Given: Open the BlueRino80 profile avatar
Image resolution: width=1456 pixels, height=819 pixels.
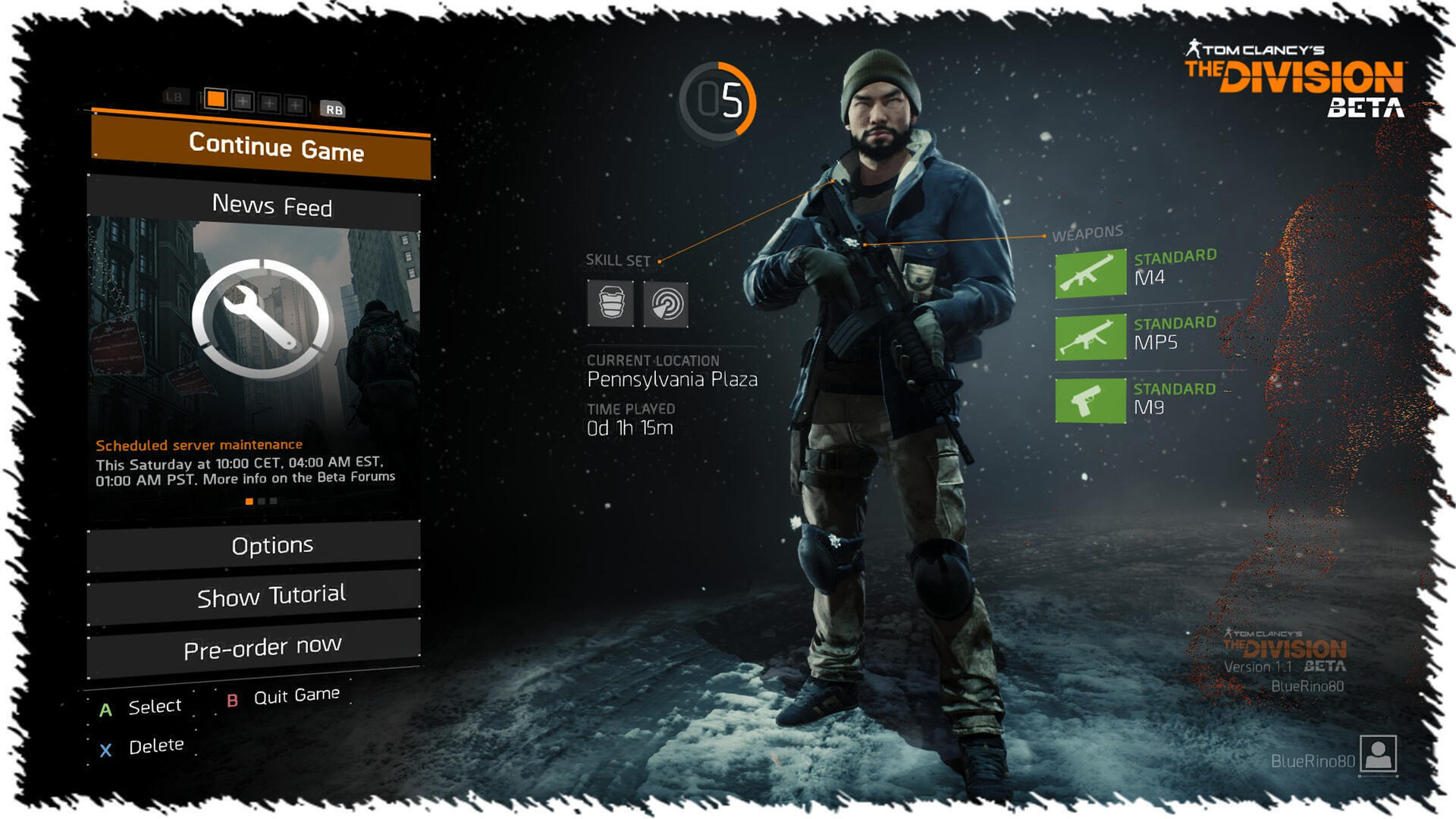Looking at the screenshot, I should pyautogui.click(x=1378, y=754).
